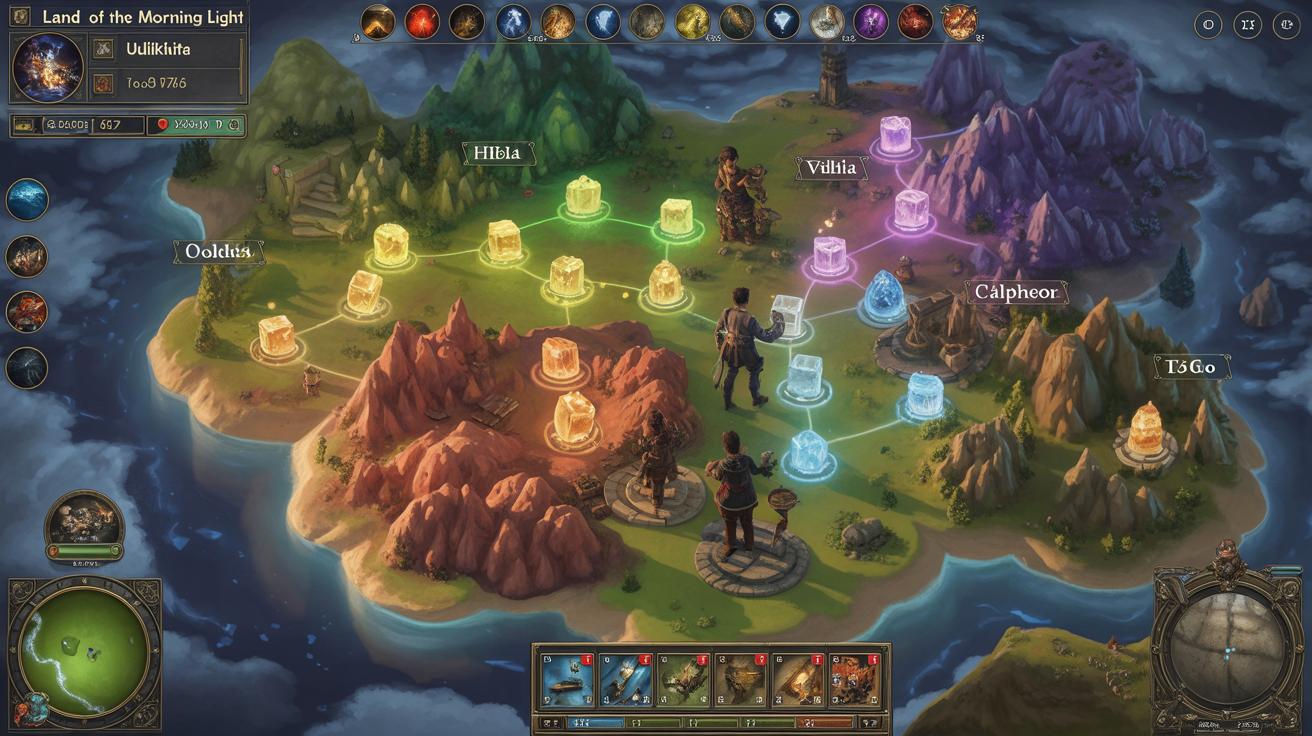Select the white diamond gem icon
The image size is (1312, 736).
782,21
